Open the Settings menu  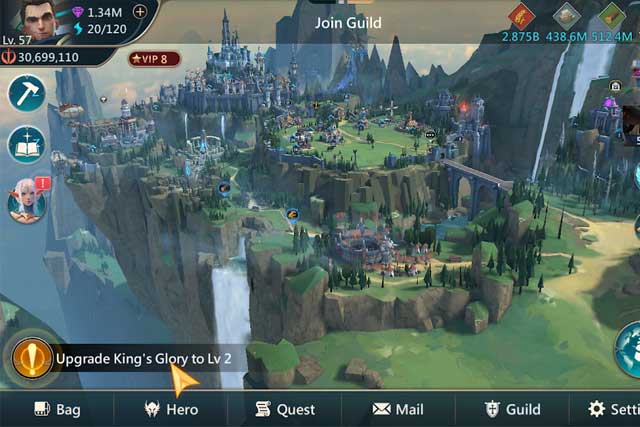pos(612,409)
